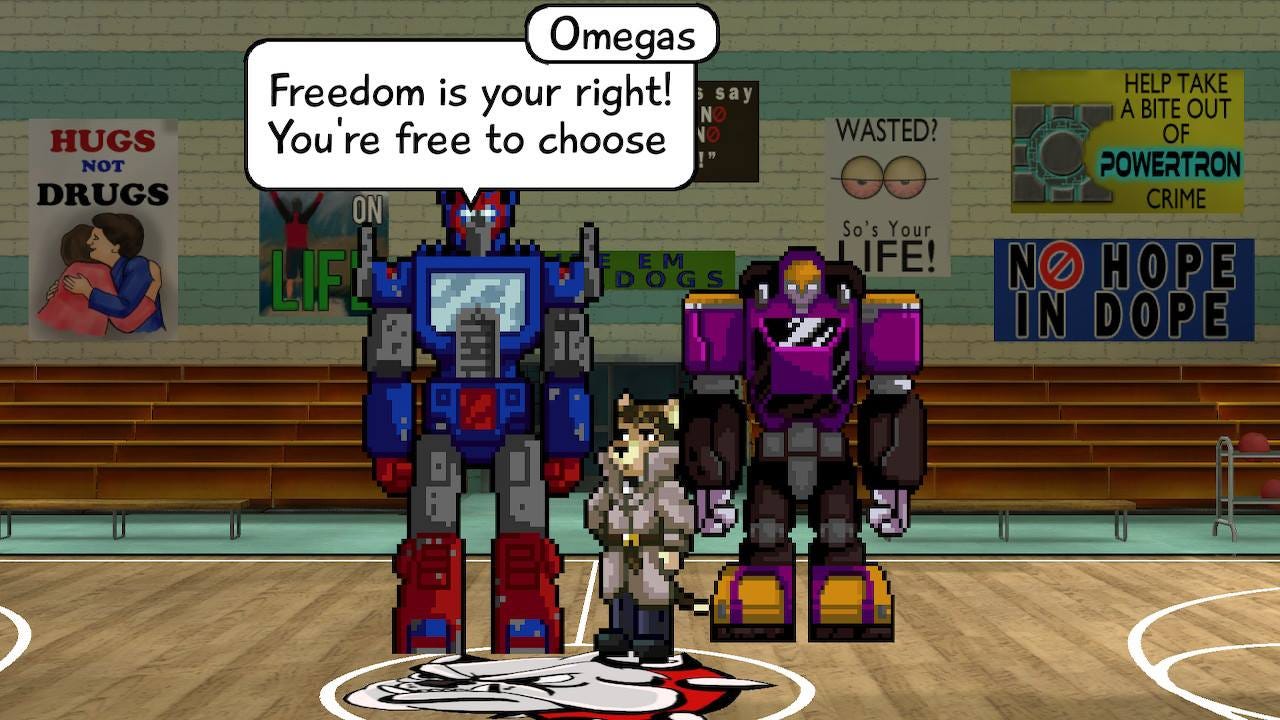Advance the Omegas speech bubble dialogue
The image size is (1280, 720).
pos(468,116)
